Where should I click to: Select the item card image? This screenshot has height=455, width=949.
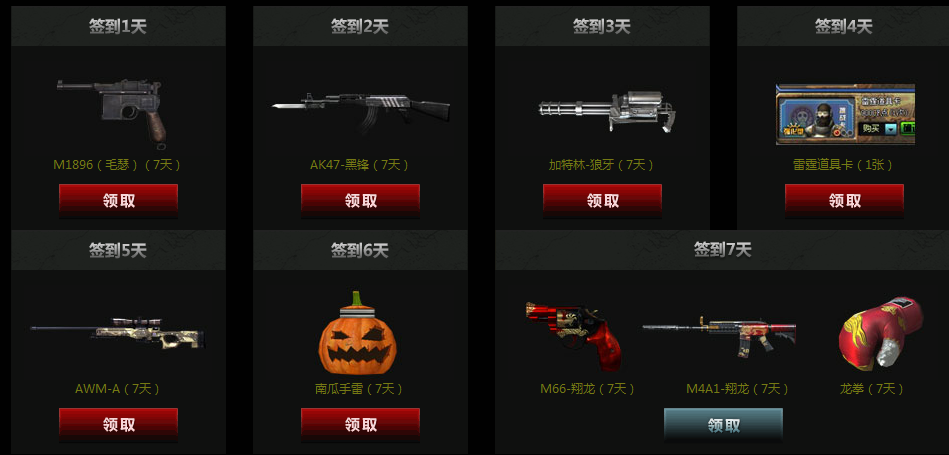845,115
